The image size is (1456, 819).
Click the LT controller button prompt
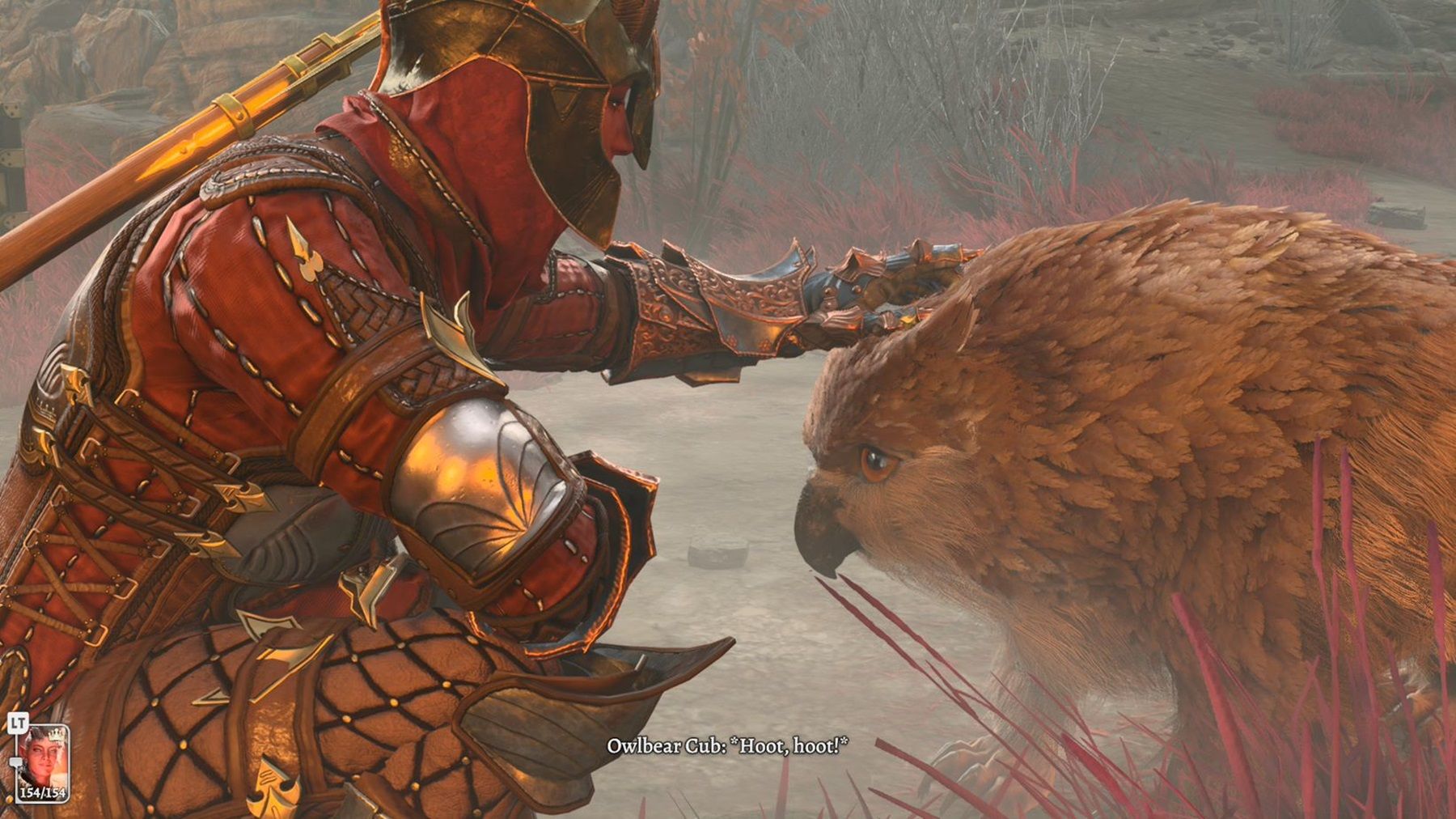[x=18, y=721]
